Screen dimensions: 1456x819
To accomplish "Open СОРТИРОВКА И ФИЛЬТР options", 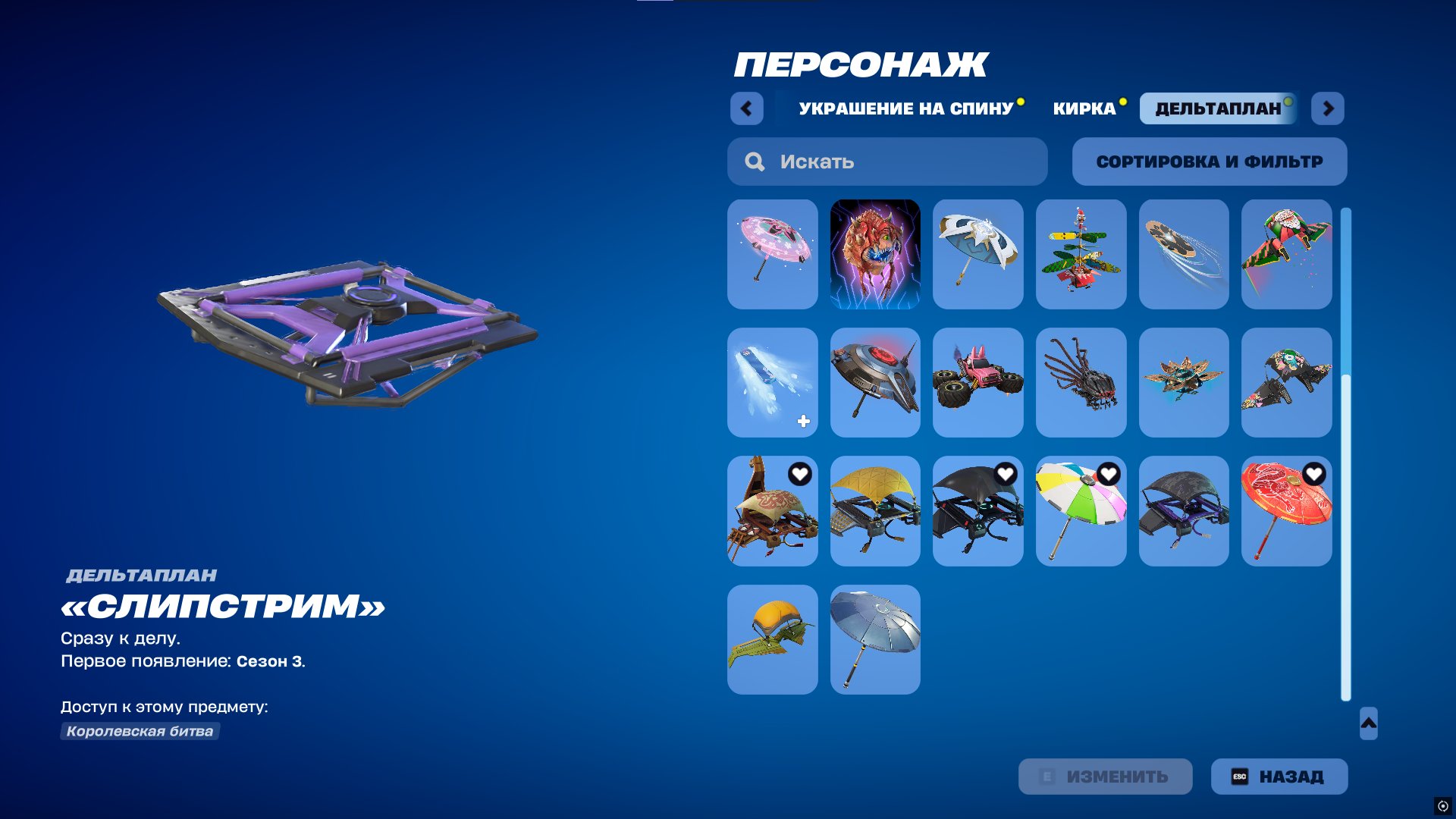I will (1209, 161).
